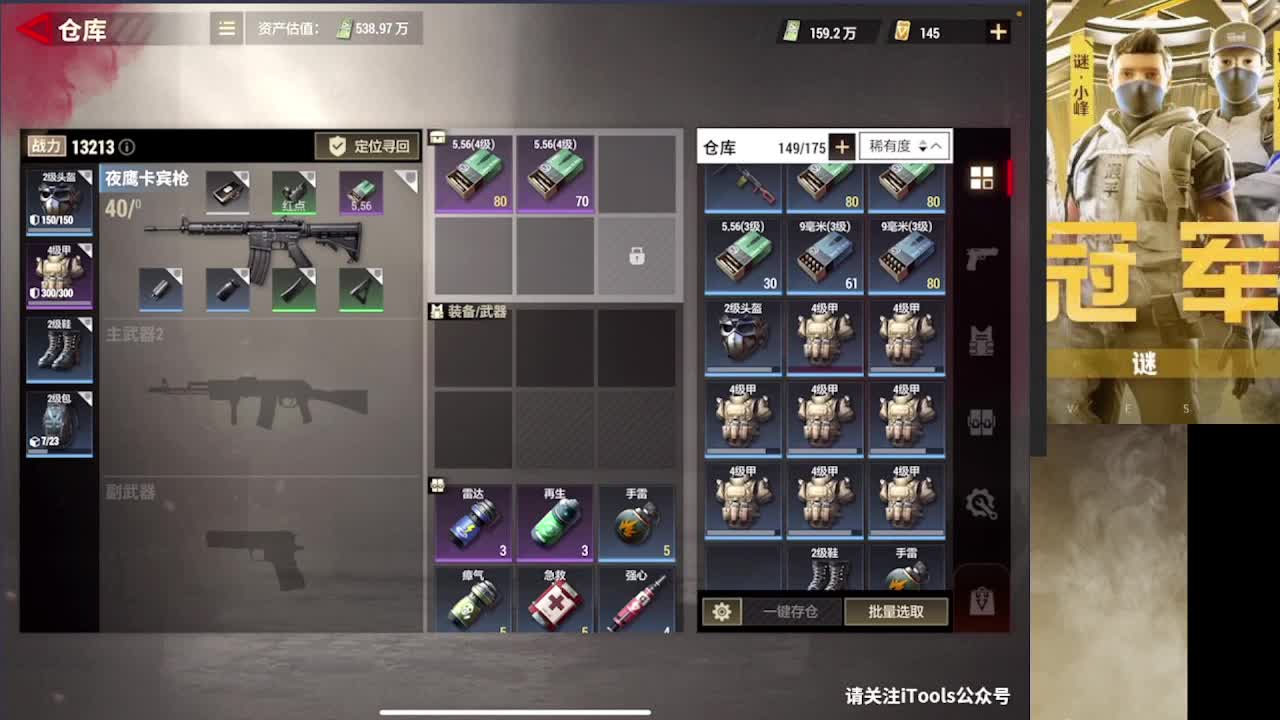Tap the 2级头盔 helmet equipment slot
The width and height of the screenshot is (1280, 720).
point(58,200)
